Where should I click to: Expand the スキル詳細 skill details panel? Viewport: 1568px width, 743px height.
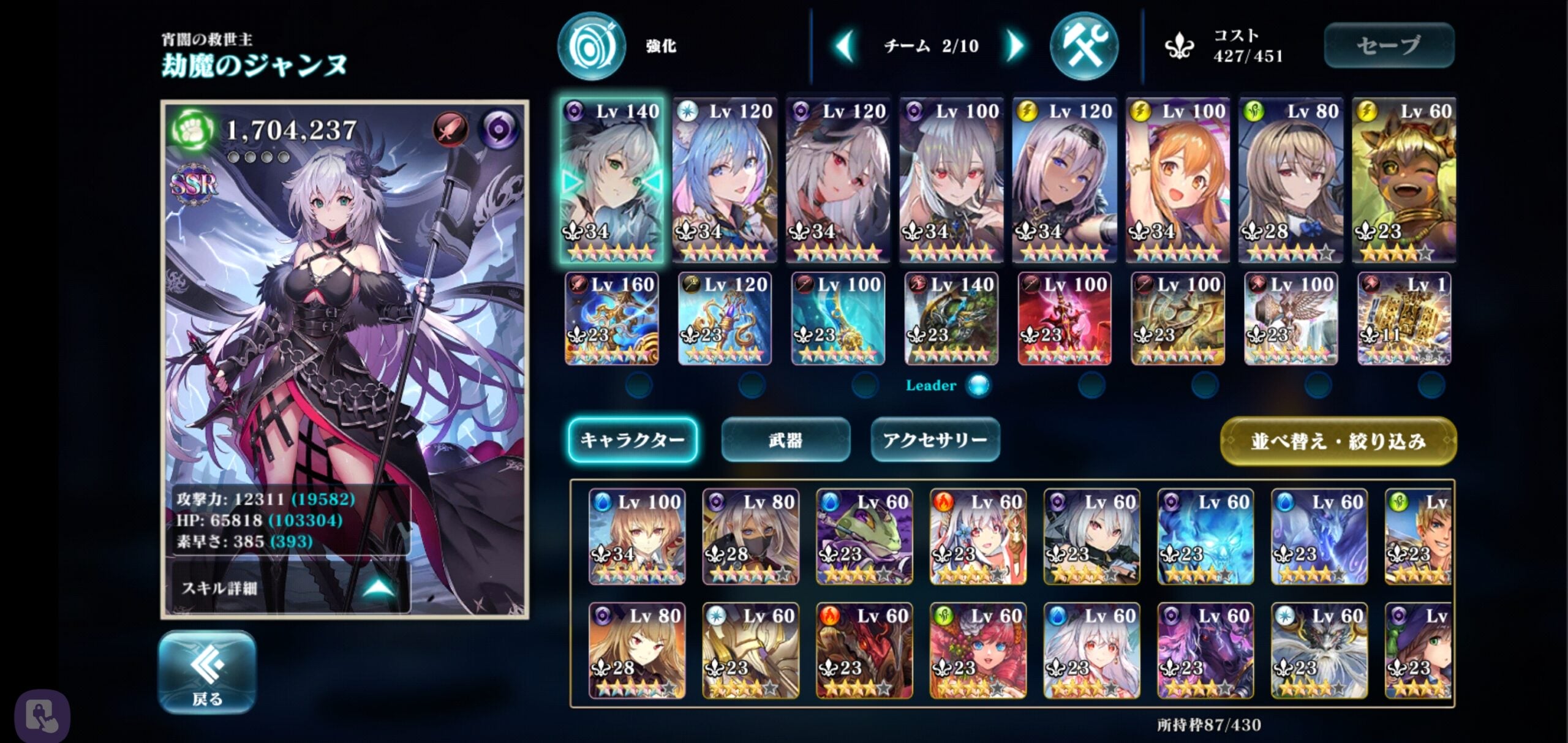[288, 588]
